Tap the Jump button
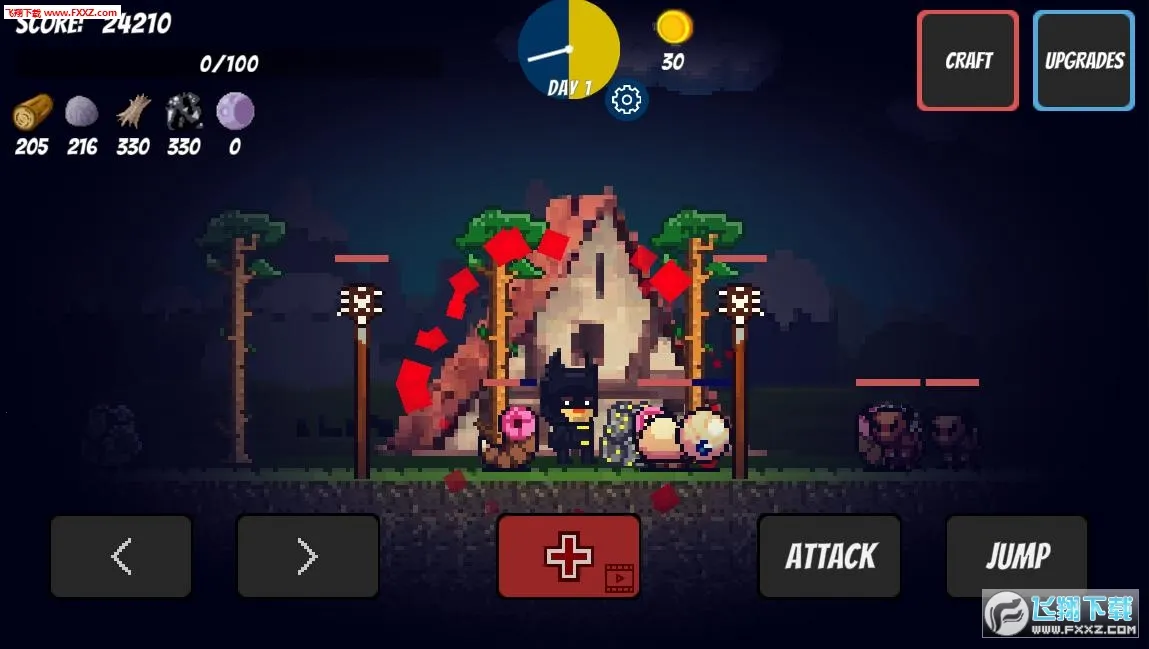This screenshot has width=1149, height=649. [x=1017, y=557]
